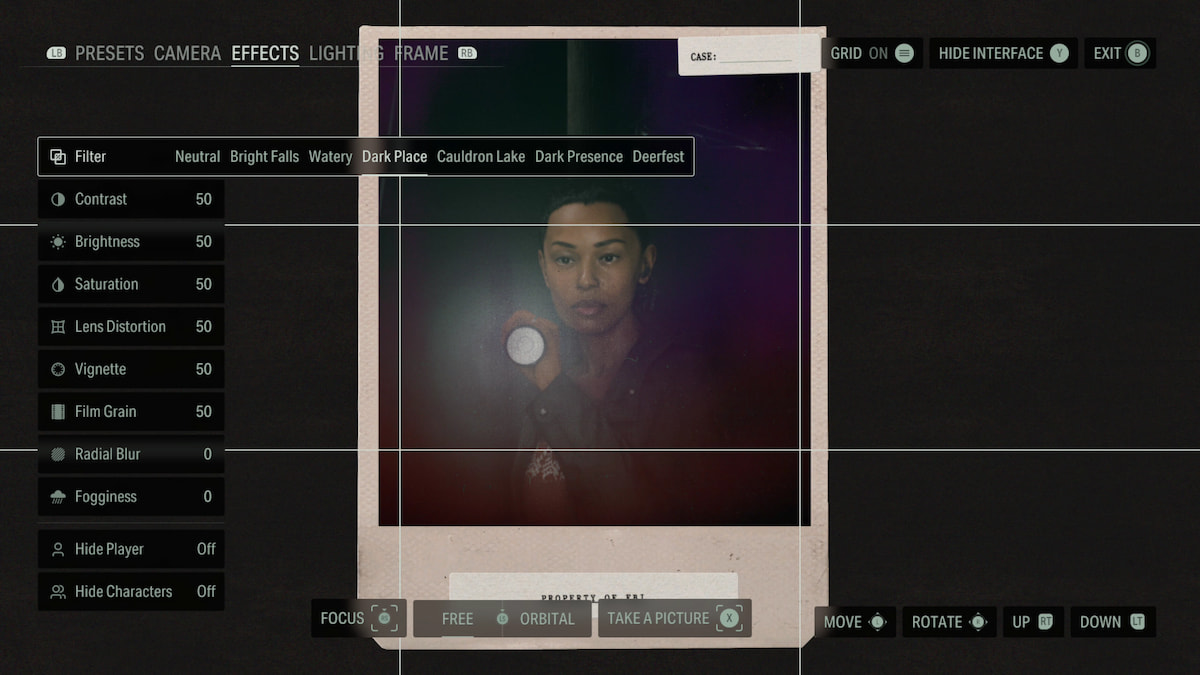Screen dimensions: 1200x675
Task: Hide the photo mode interface
Action: [x=1003, y=53]
